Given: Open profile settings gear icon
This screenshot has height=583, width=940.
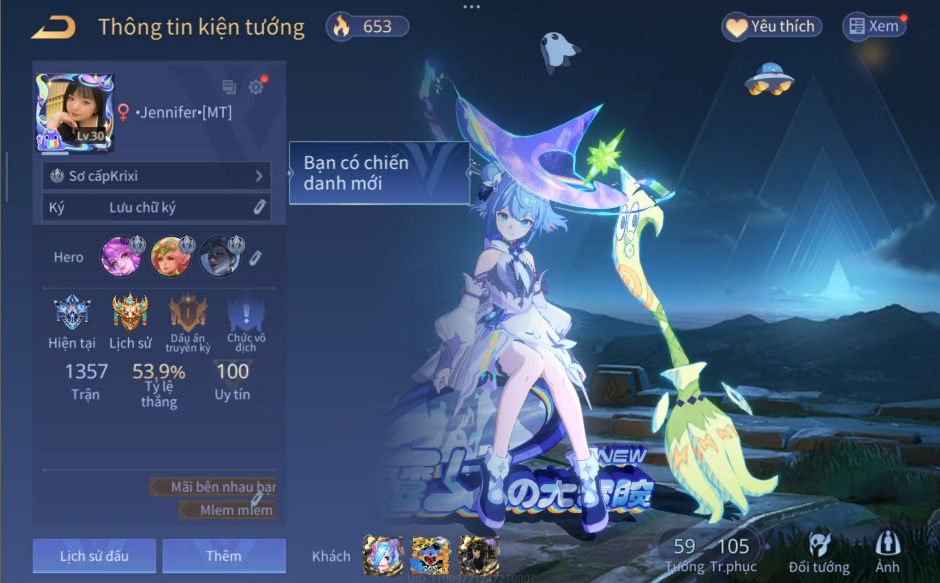Looking at the screenshot, I should tap(256, 87).
